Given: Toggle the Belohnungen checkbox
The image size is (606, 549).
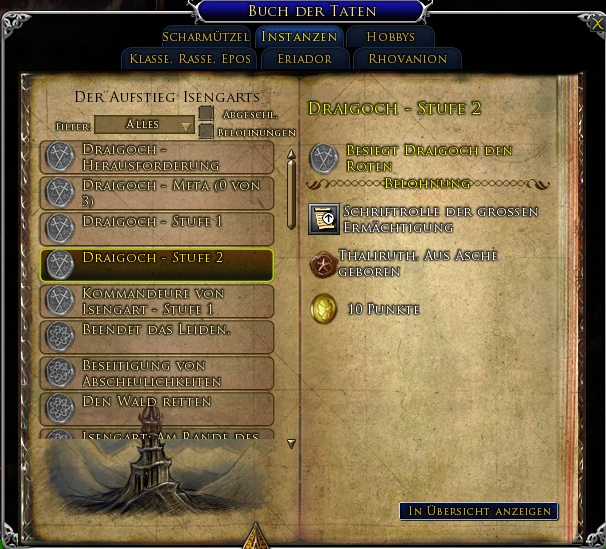Looking at the screenshot, I should (206, 131).
